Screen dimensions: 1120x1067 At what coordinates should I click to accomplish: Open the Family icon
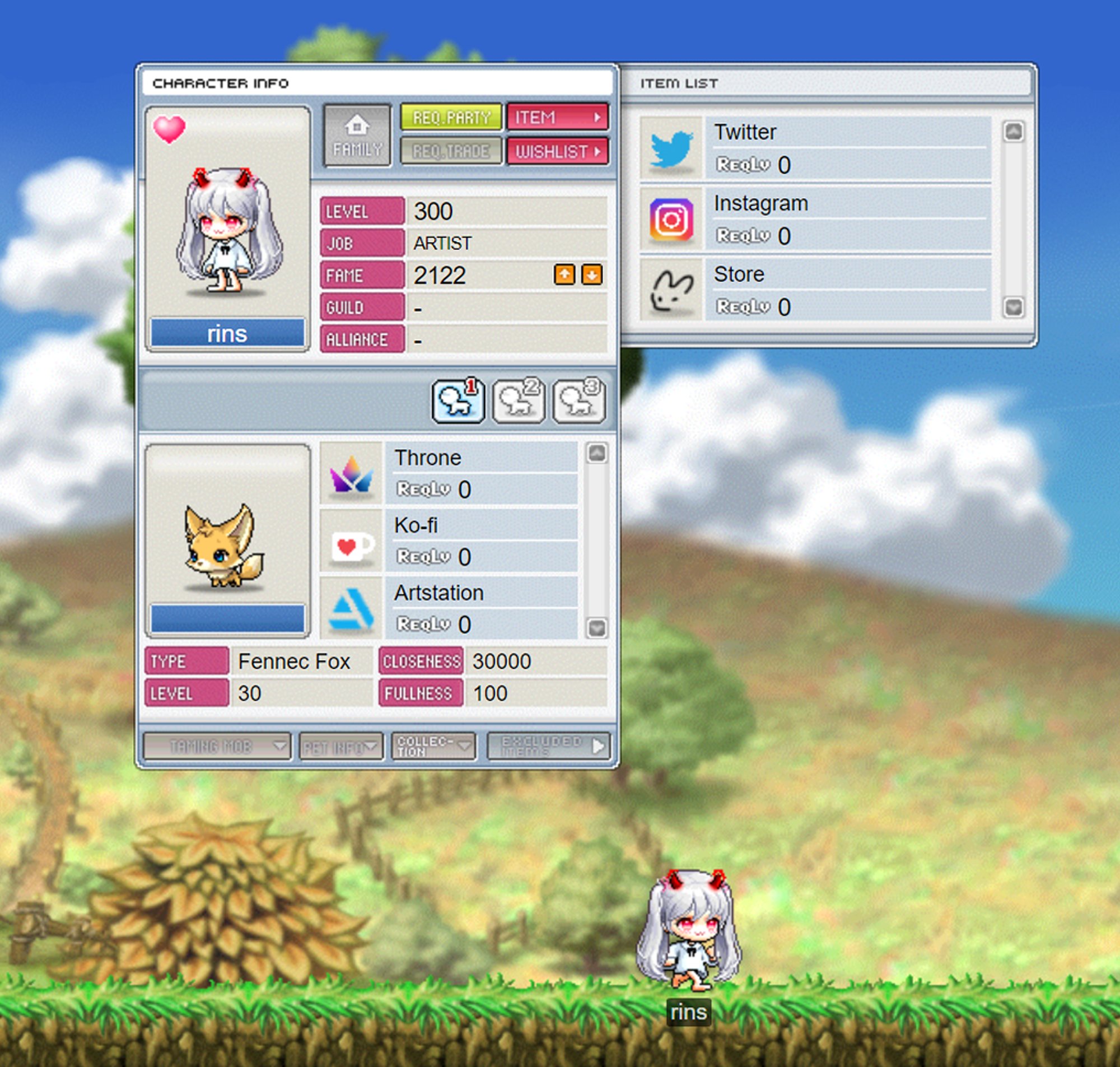tap(357, 136)
